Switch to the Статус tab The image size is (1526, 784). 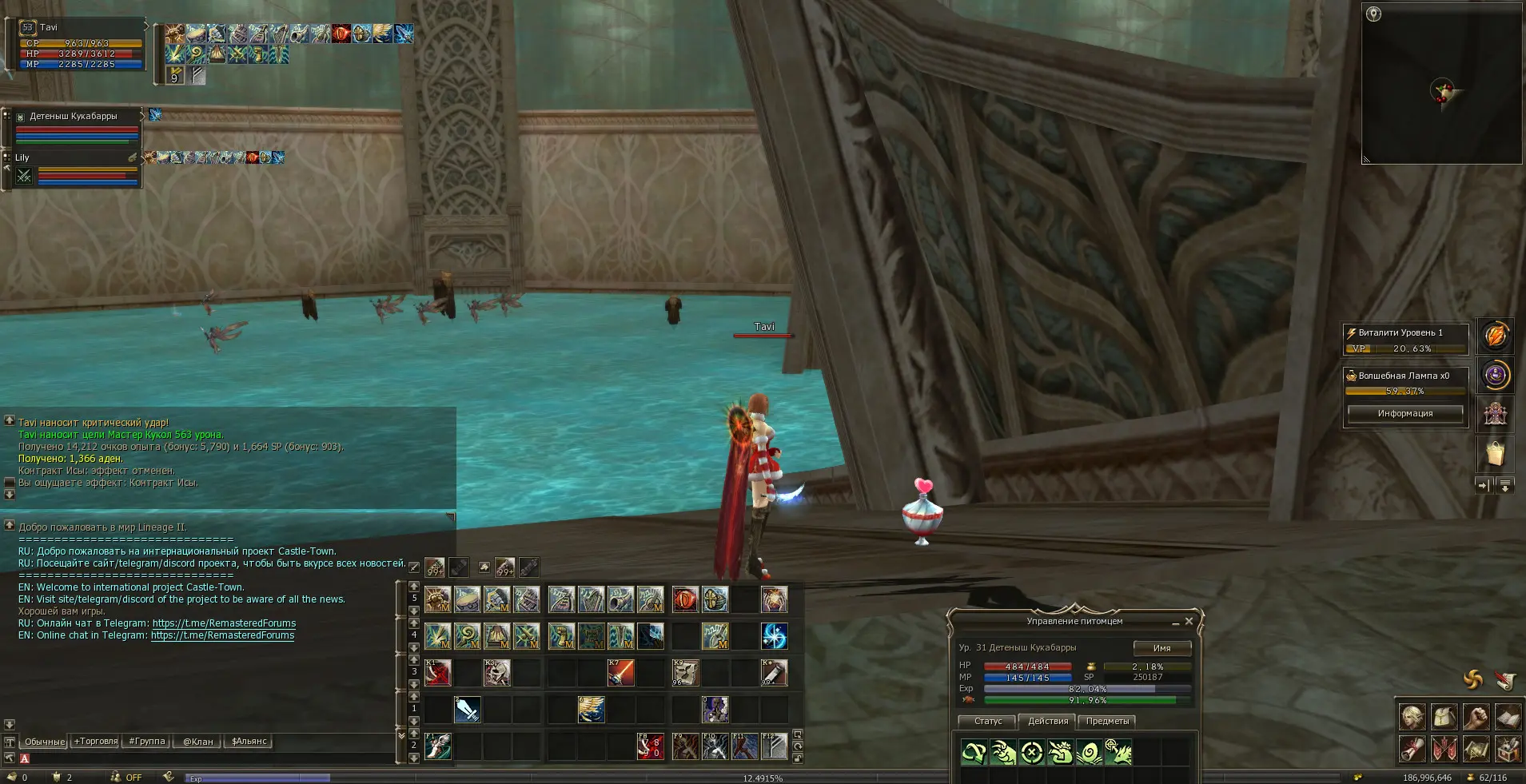(x=988, y=721)
